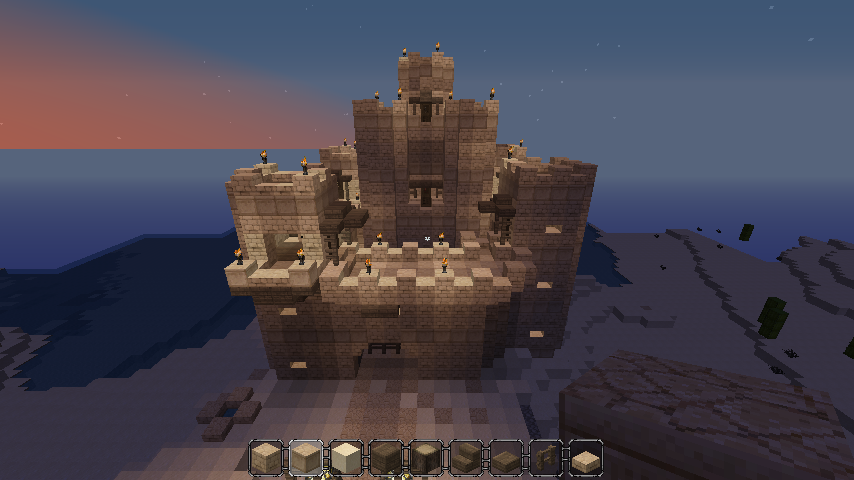The image size is (854, 480).
Task: Pick the wooden fence gate slot
Action: coord(546,457)
